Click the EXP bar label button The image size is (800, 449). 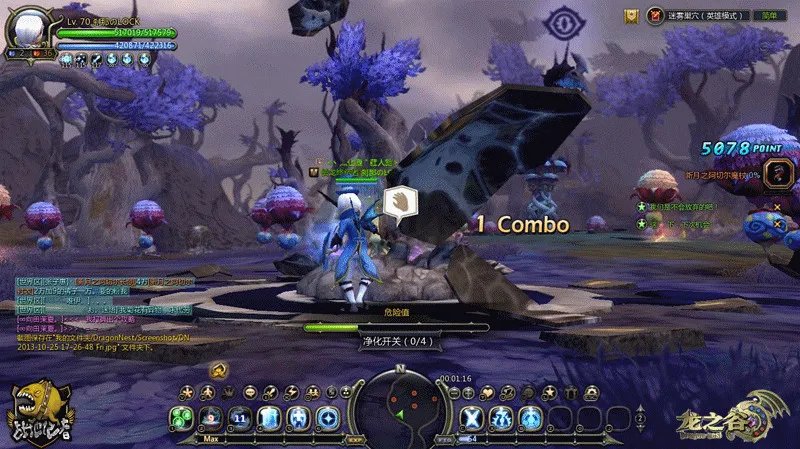click(x=353, y=438)
